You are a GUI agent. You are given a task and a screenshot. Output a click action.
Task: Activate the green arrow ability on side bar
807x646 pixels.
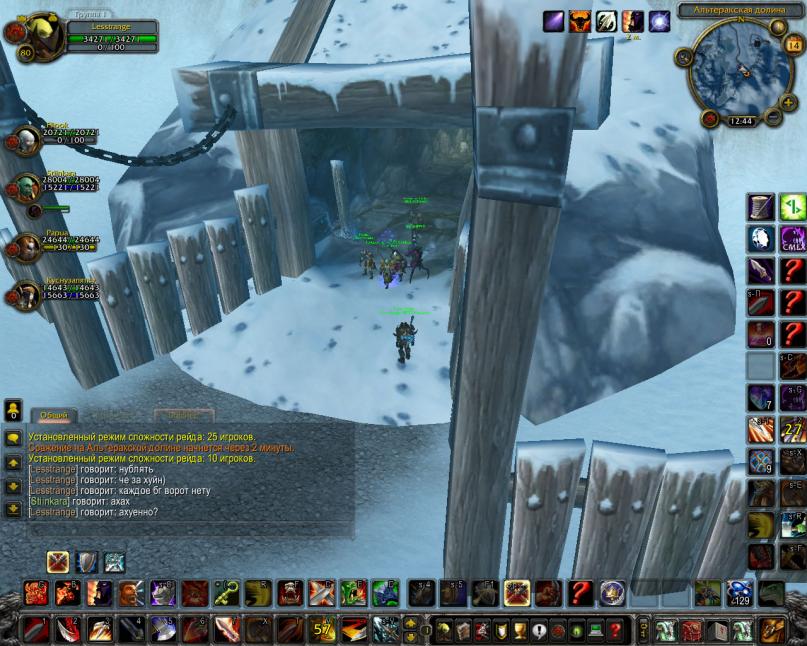pos(792,207)
